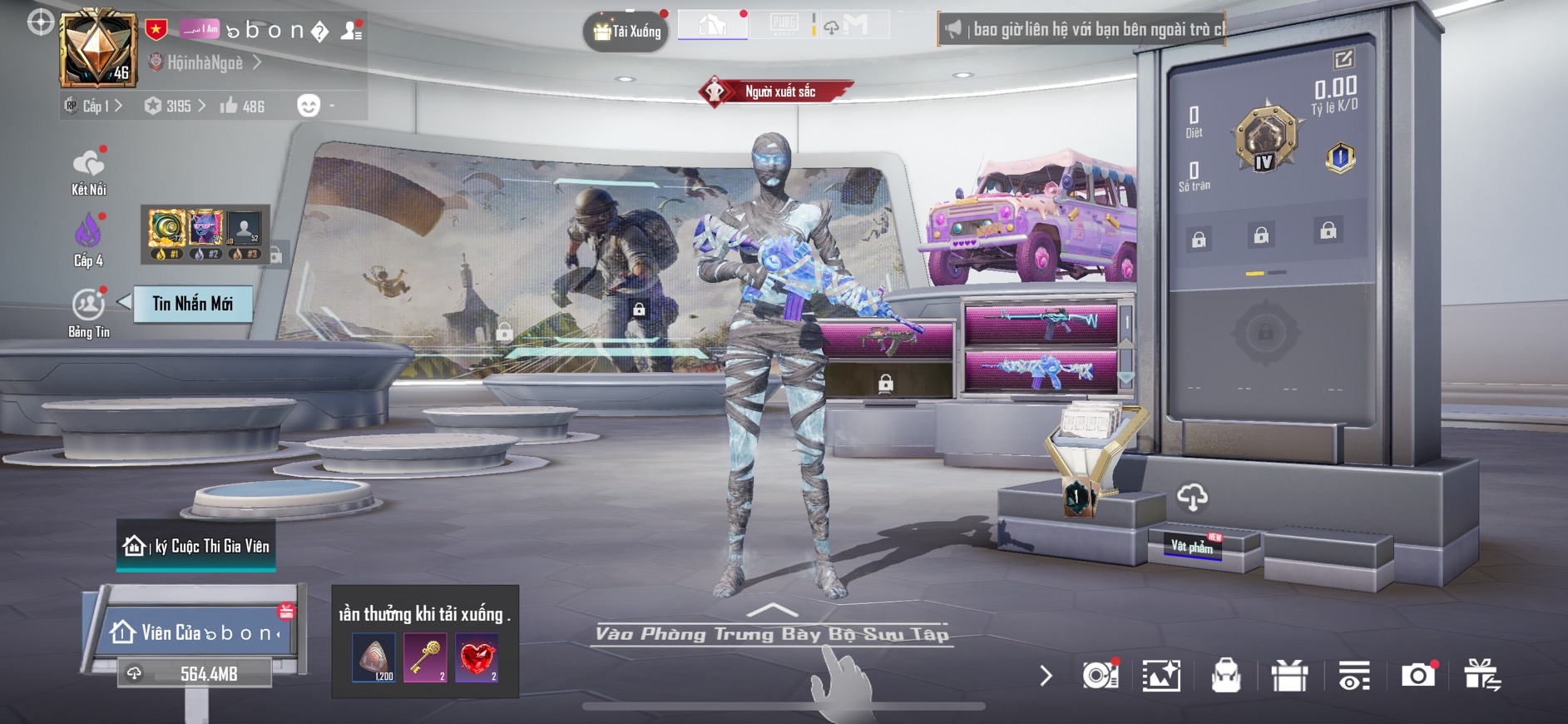Open the gift box toolbar icon
Viewport: 1568px width, 724px height.
click(x=1289, y=676)
